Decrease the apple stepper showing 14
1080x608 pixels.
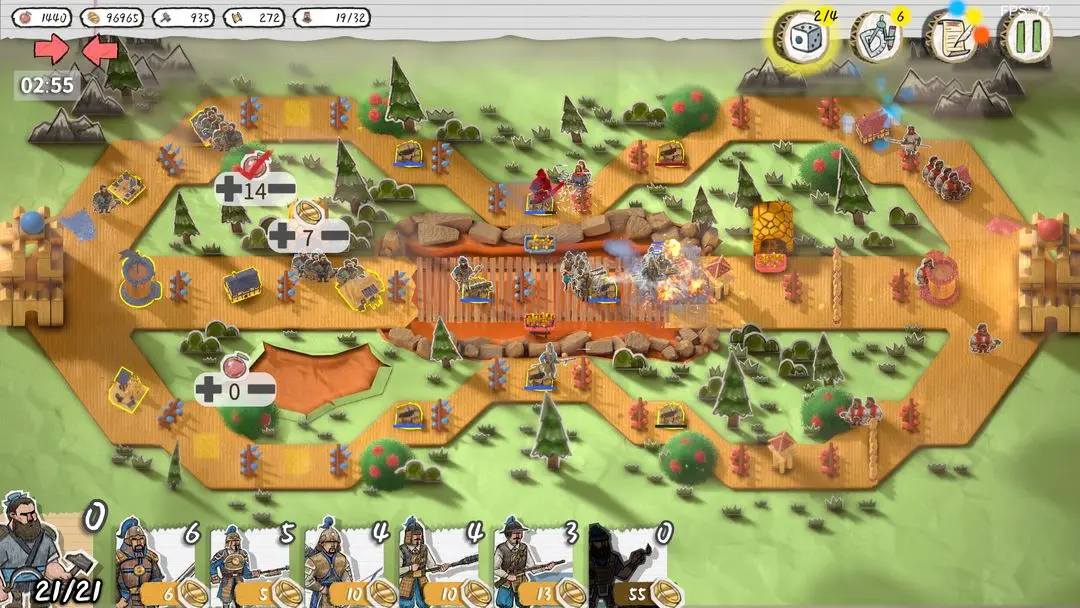(x=280, y=190)
